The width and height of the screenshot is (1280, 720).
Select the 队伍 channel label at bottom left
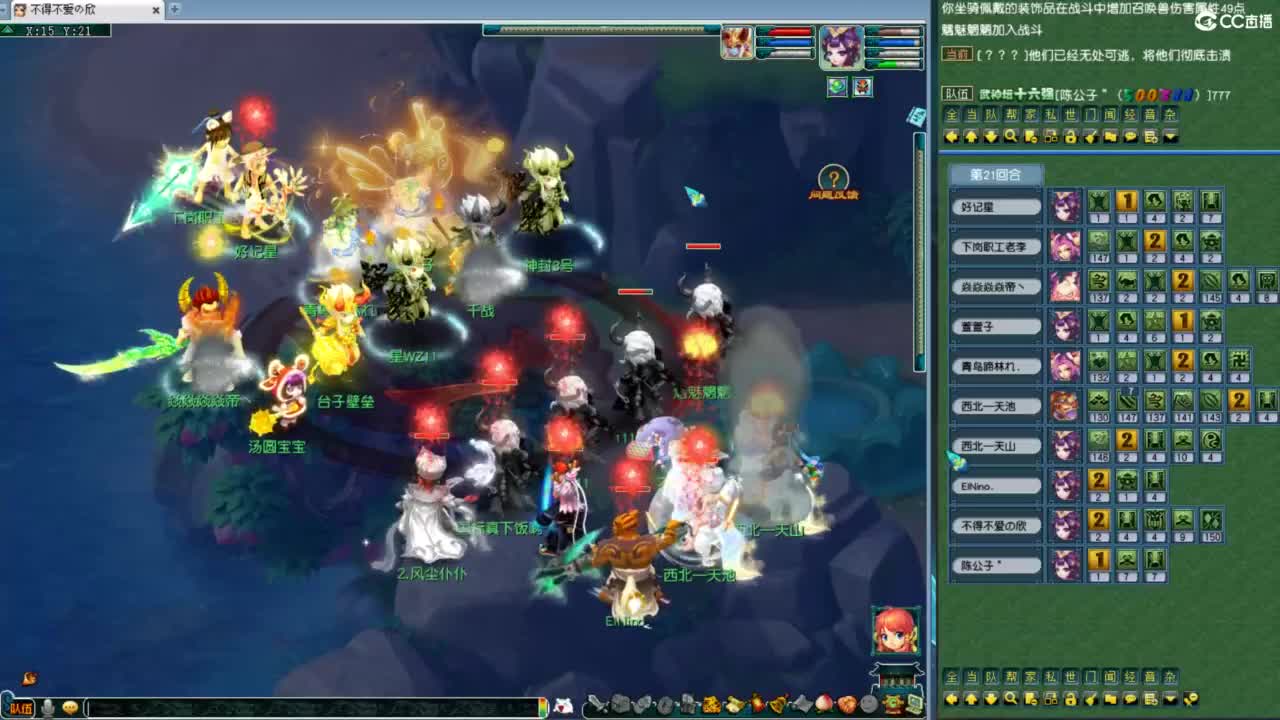[21, 706]
